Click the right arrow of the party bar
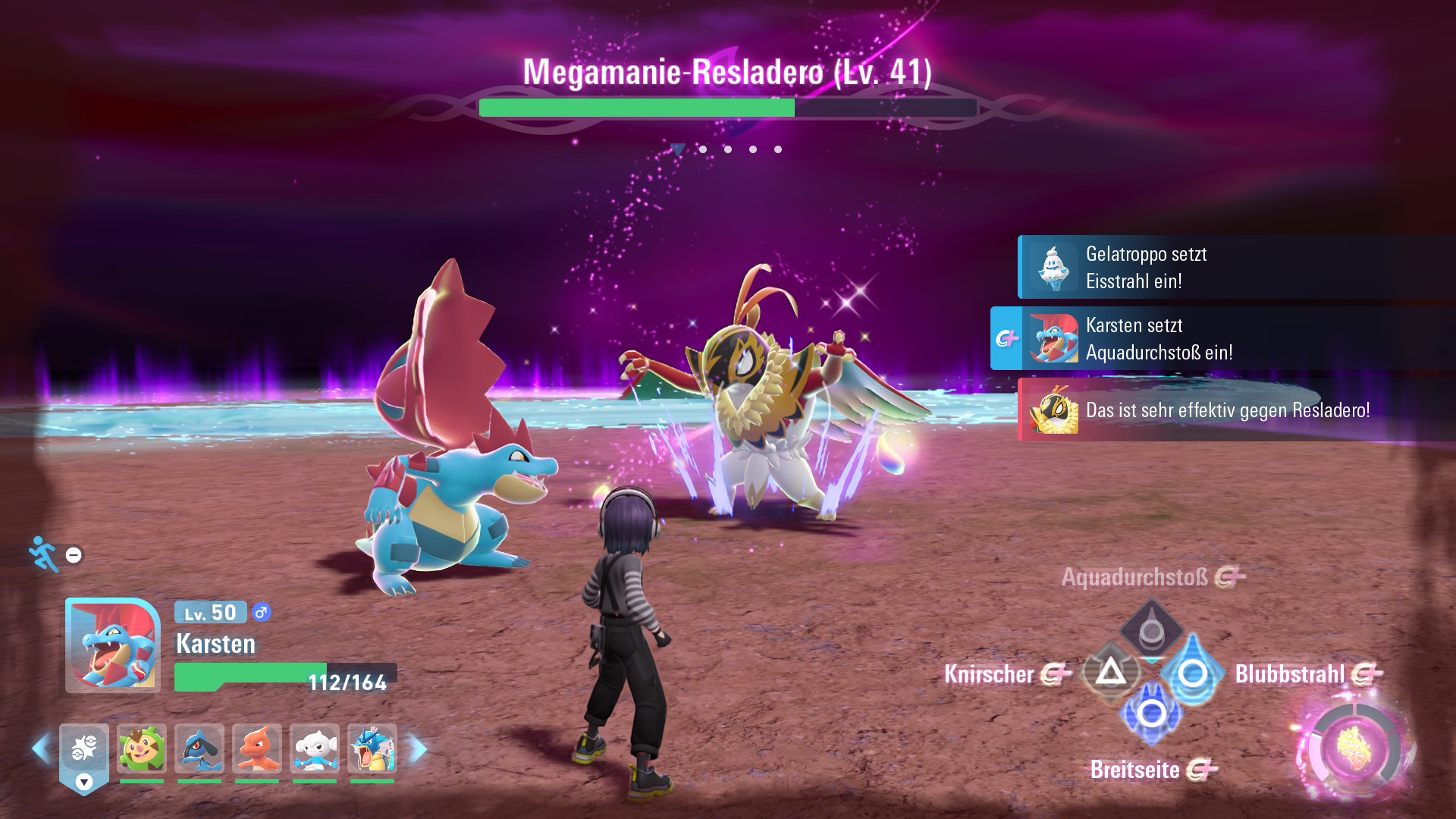The image size is (1456, 819). pyautogui.click(x=419, y=749)
